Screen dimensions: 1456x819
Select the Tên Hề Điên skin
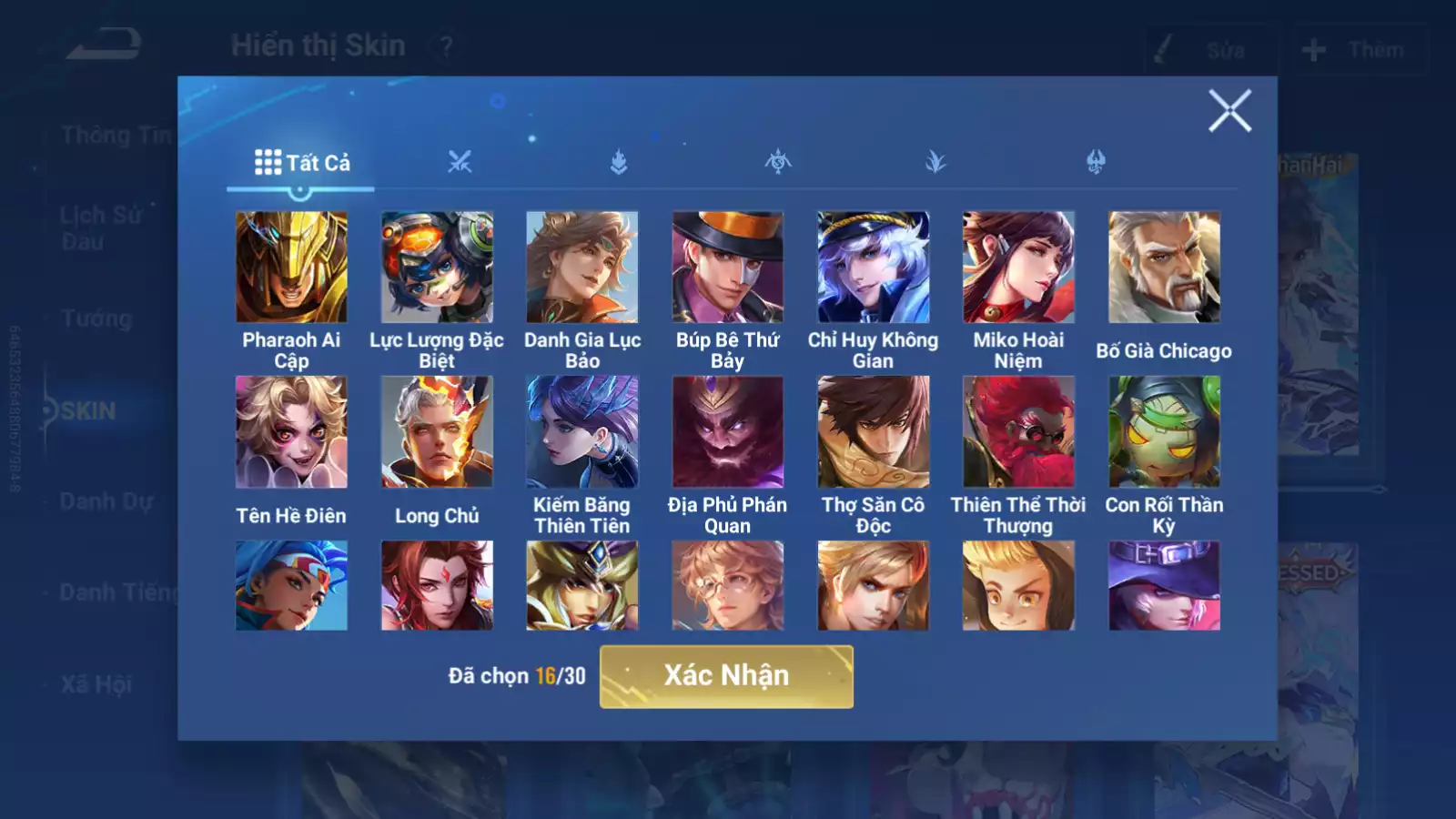(291, 432)
